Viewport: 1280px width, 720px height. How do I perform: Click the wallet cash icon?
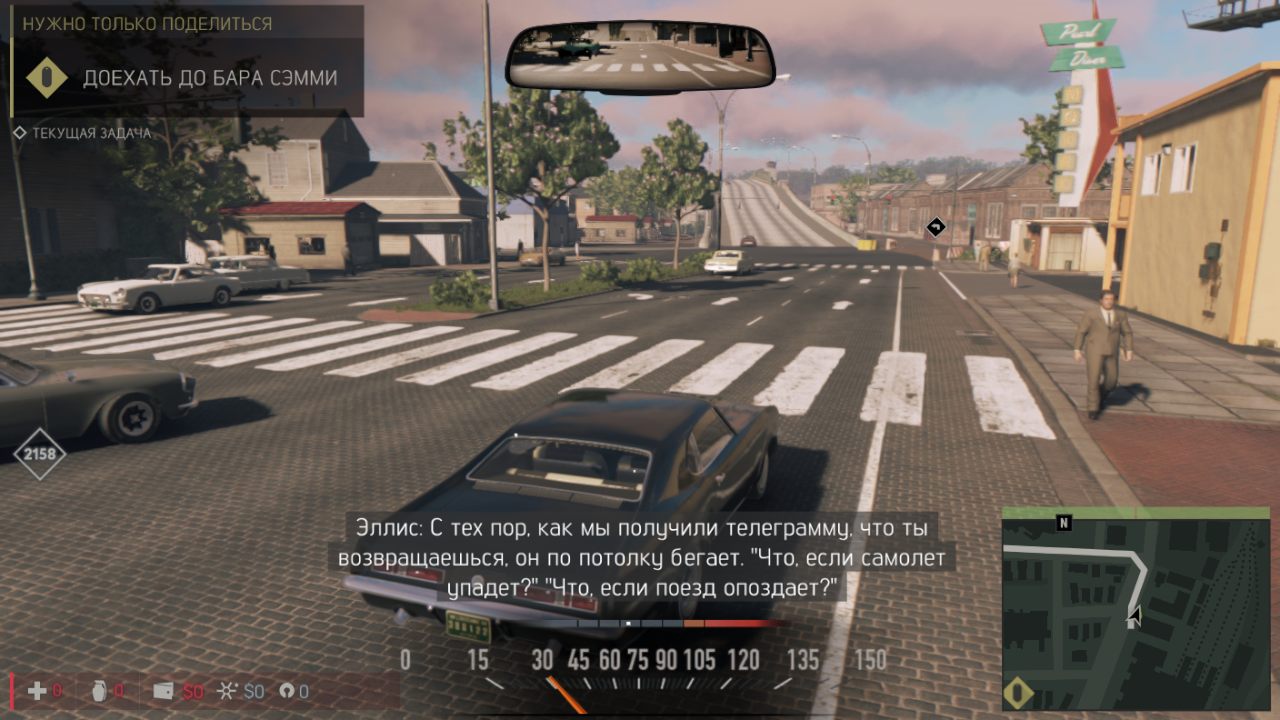coord(163,690)
